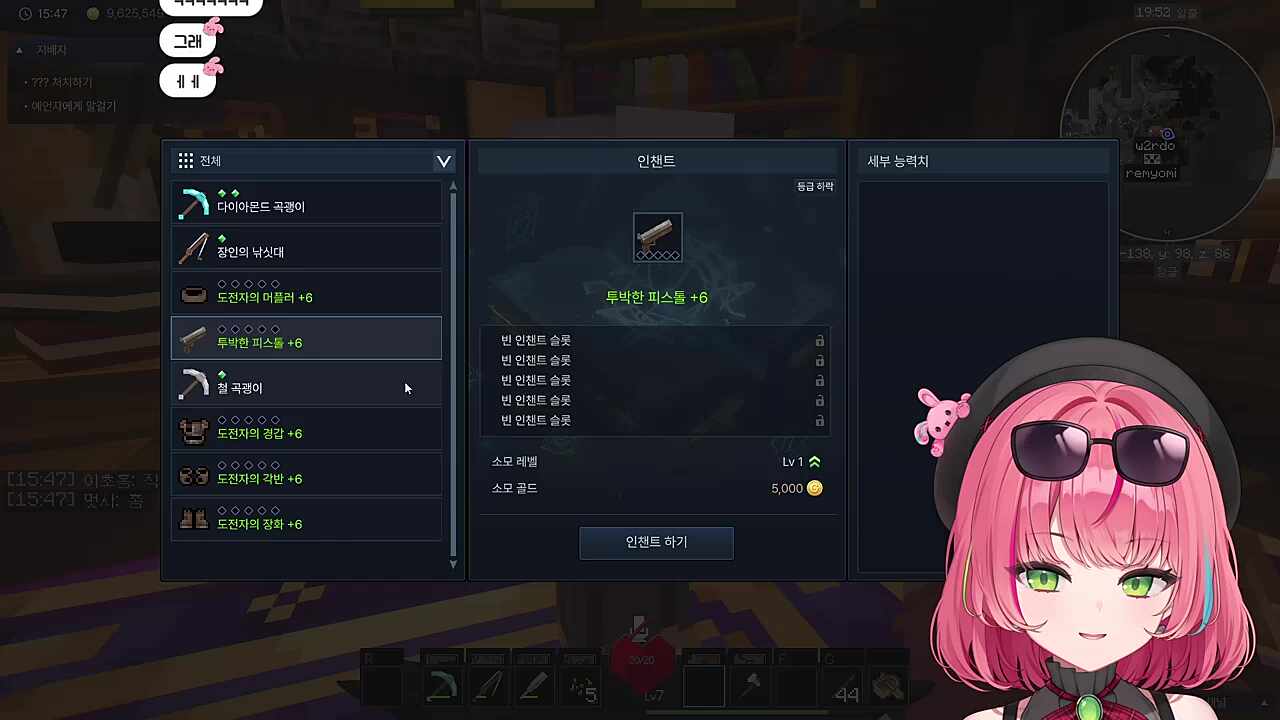
Task: Toggle the lock on the last enchant slot
Action: [819, 420]
